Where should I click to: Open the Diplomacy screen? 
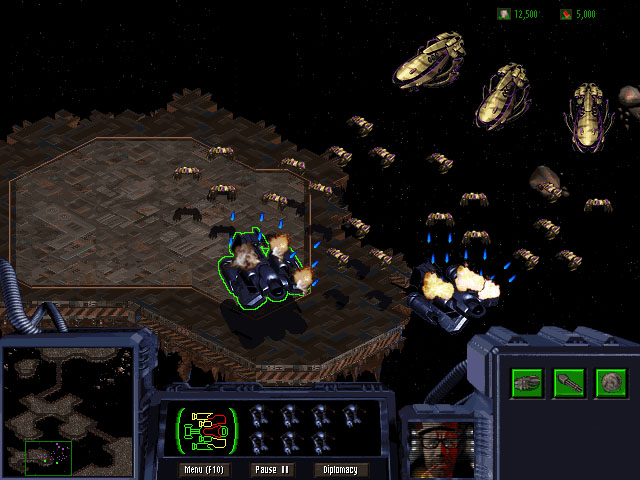coord(341,469)
